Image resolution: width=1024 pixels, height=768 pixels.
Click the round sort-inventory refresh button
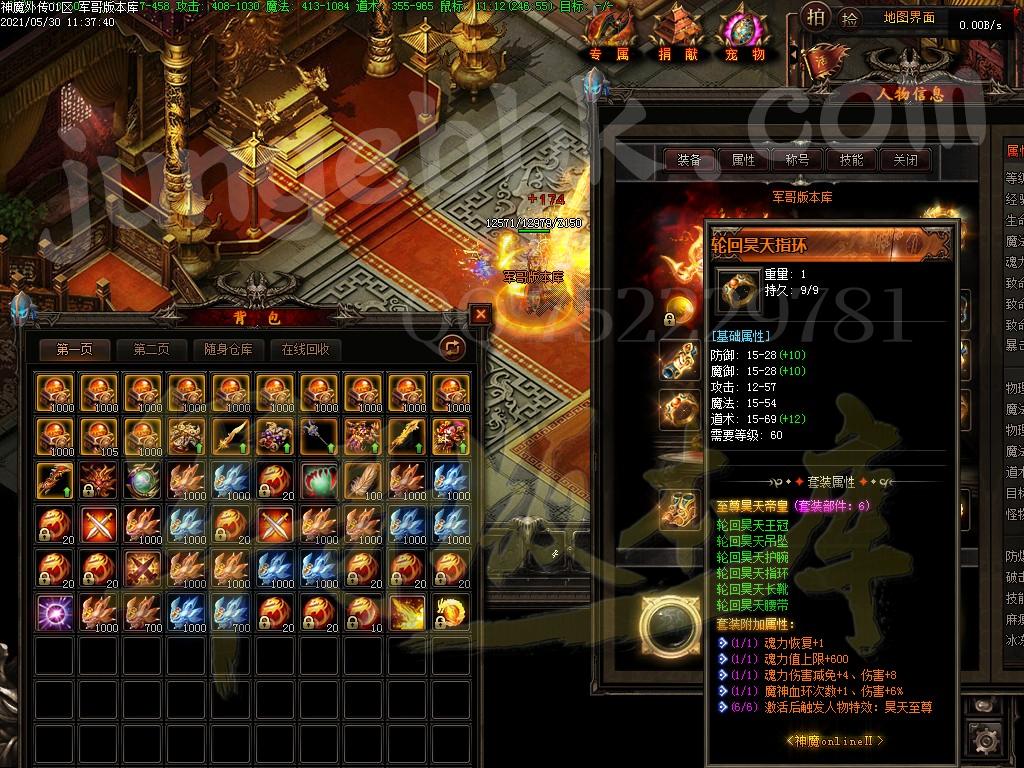coord(453,347)
